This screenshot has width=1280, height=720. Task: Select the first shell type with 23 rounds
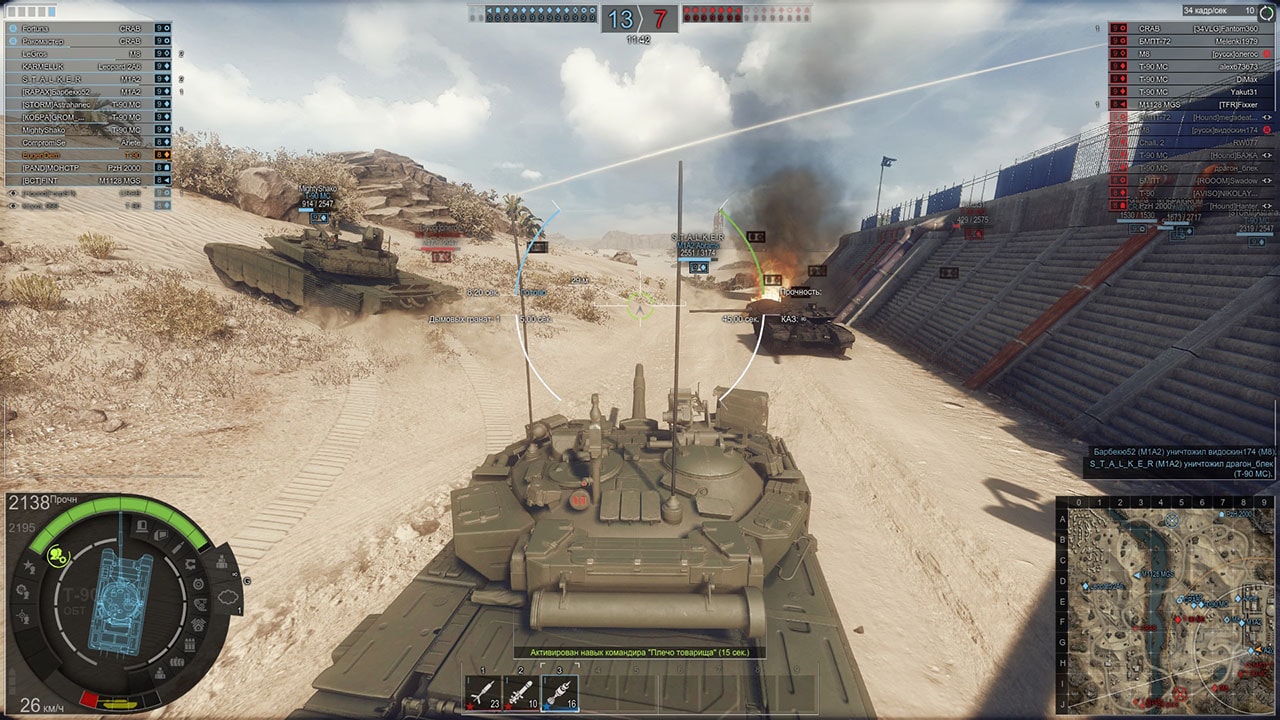[x=483, y=691]
